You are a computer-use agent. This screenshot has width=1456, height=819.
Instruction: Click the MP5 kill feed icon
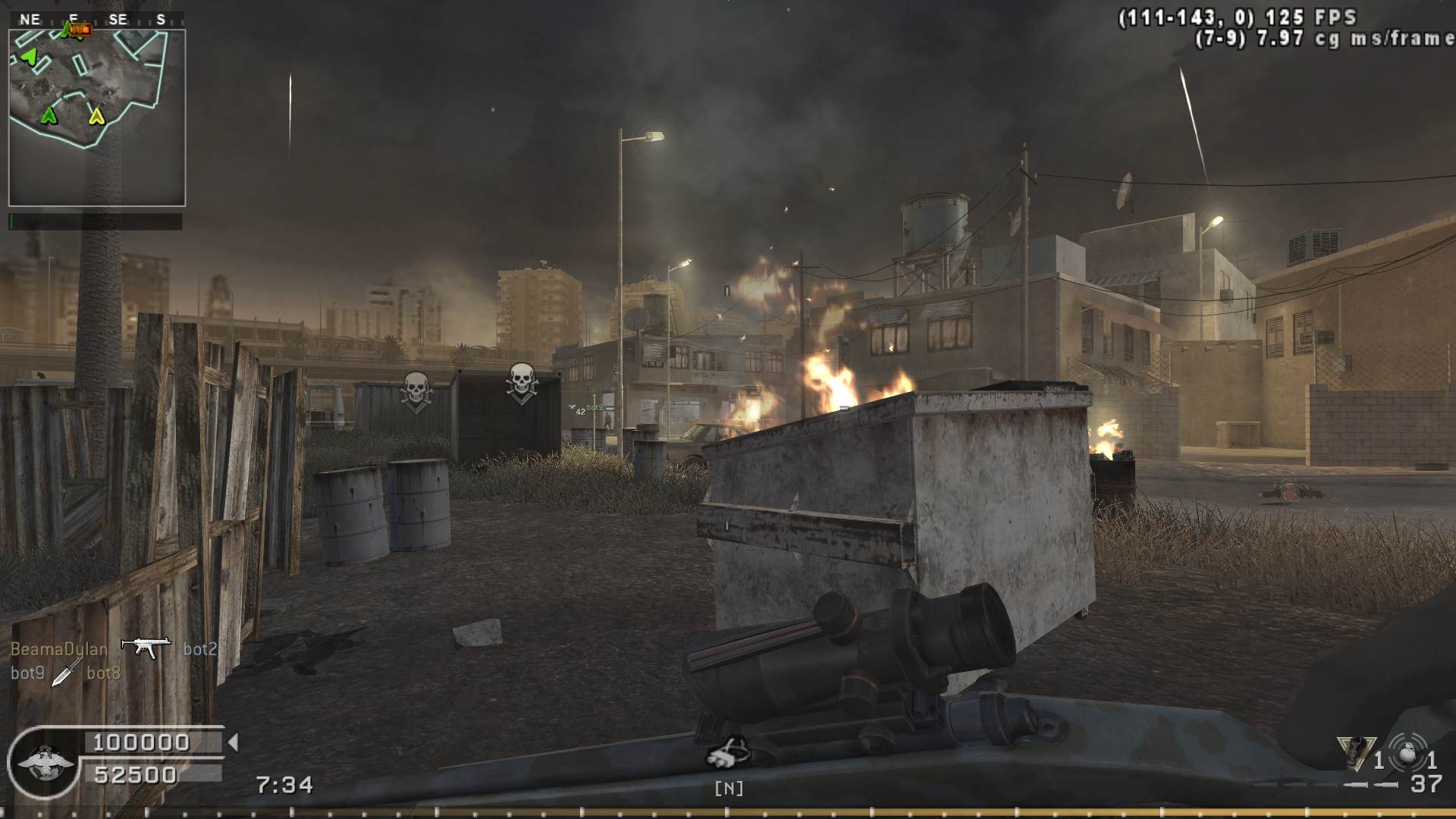tap(146, 647)
